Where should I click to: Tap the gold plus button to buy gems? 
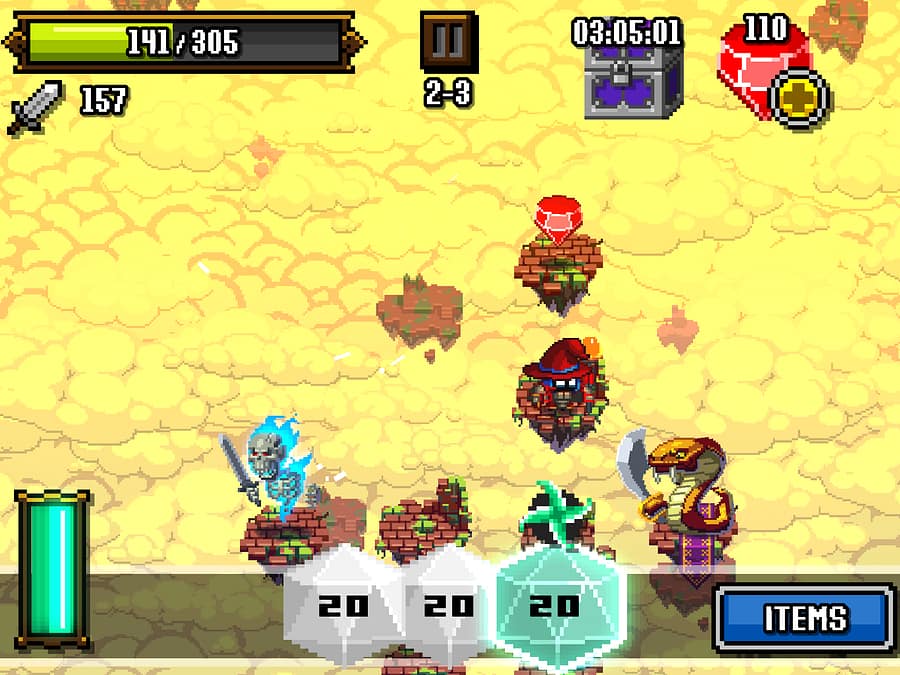click(x=803, y=100)
